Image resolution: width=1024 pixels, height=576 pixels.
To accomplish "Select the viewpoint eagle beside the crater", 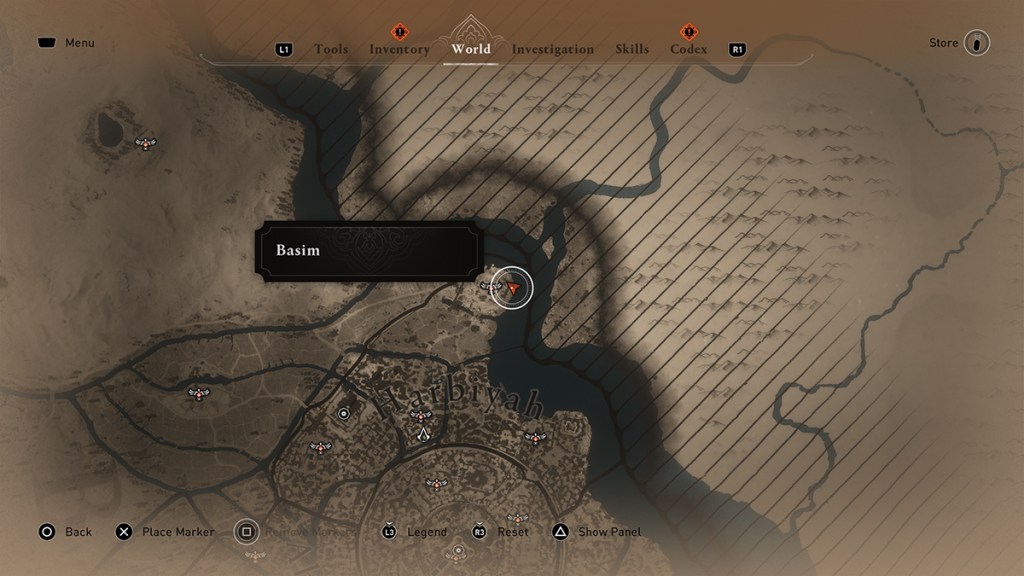I will pos(147,144).
